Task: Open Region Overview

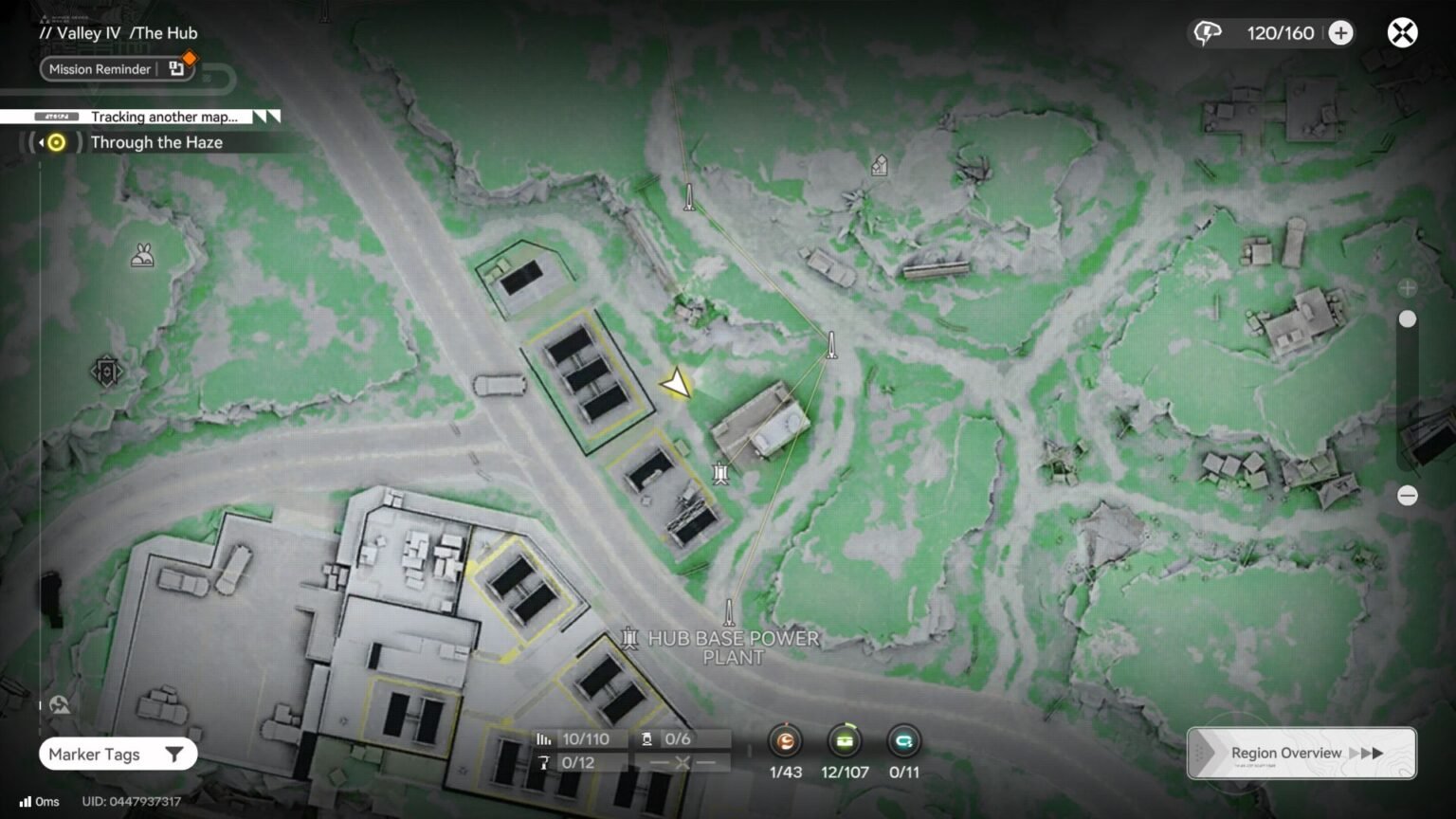Action: tap(1285, 752)
